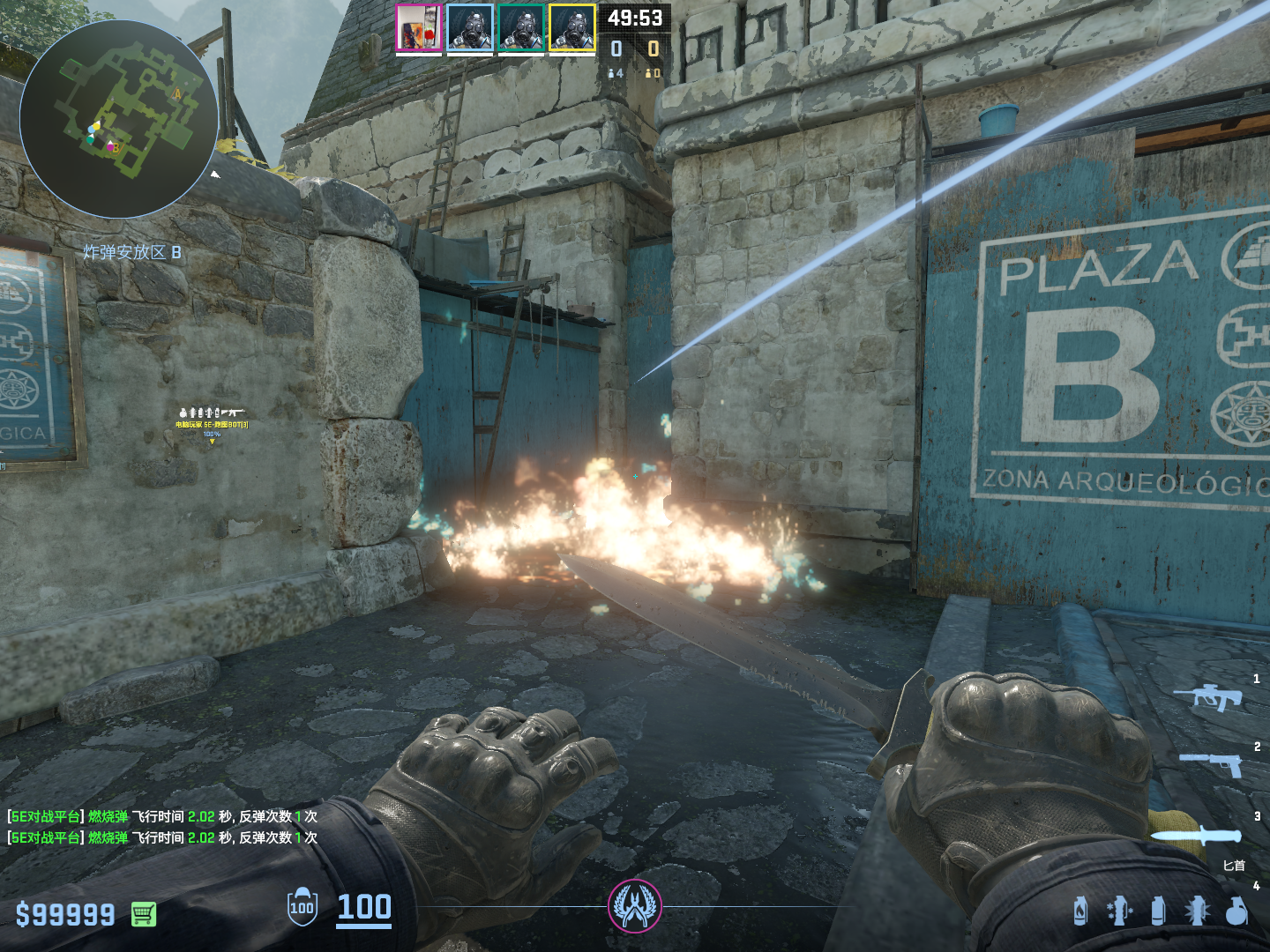The width and height of the screenshot is (1270, 952).
Task: Switch to the silenced pistol slot
Action: click(1211, 762)
